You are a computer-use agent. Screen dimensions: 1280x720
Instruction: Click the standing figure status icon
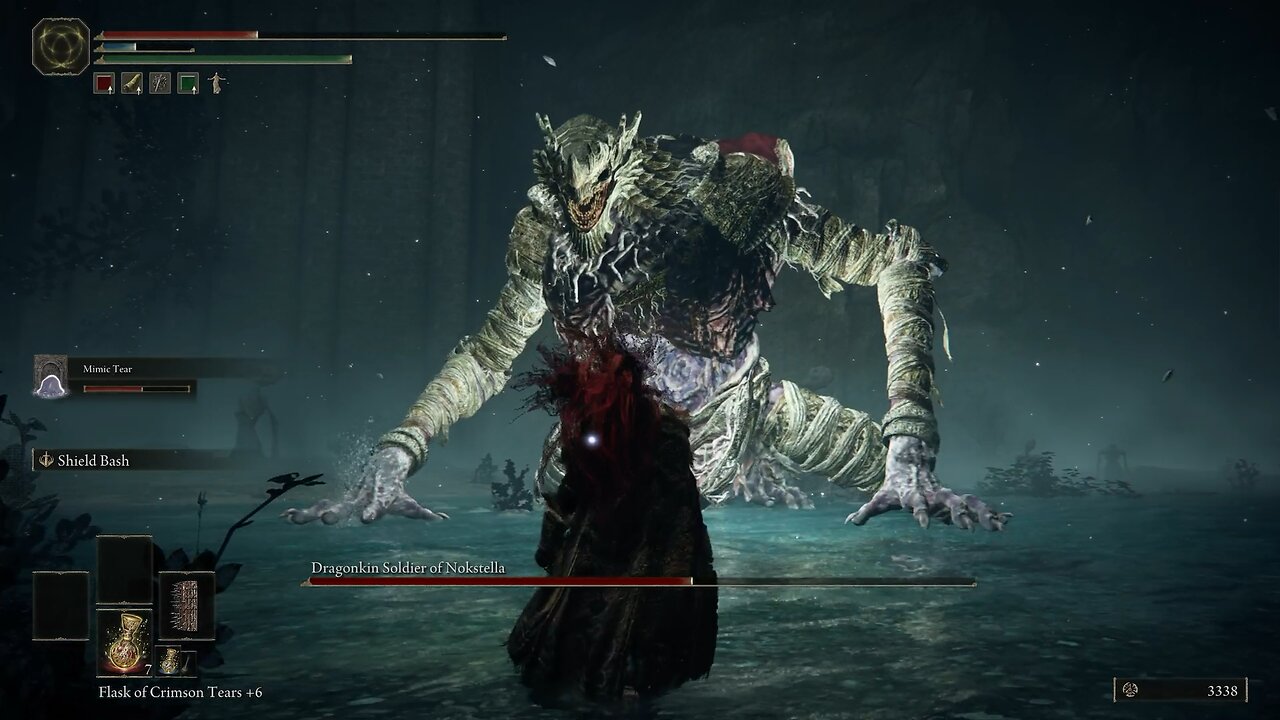216,83
